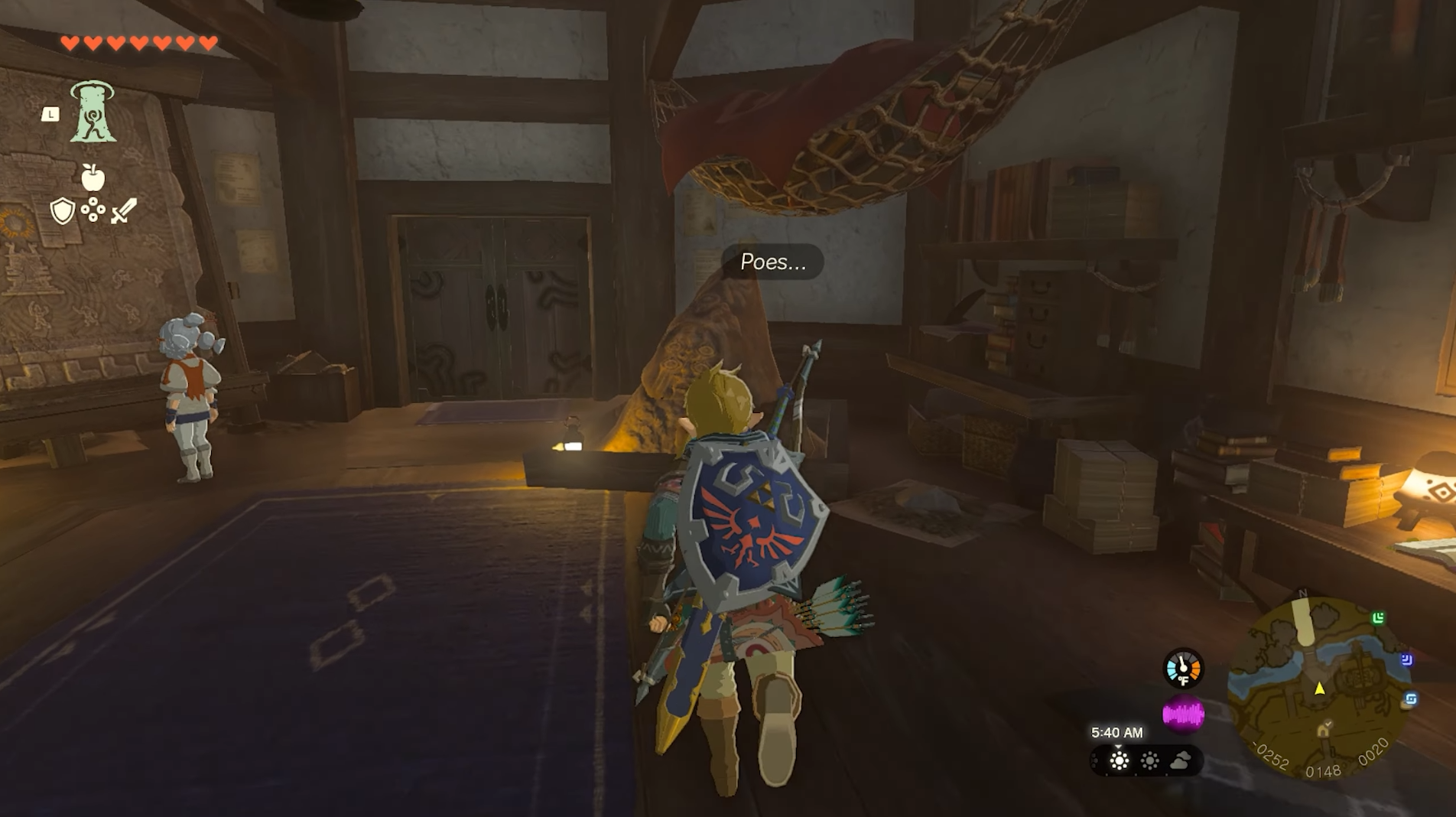Select the checked house marker on minimap
Viewport: 1456px width, 817px height.
pyautogui.click(x=1324, y=729)
